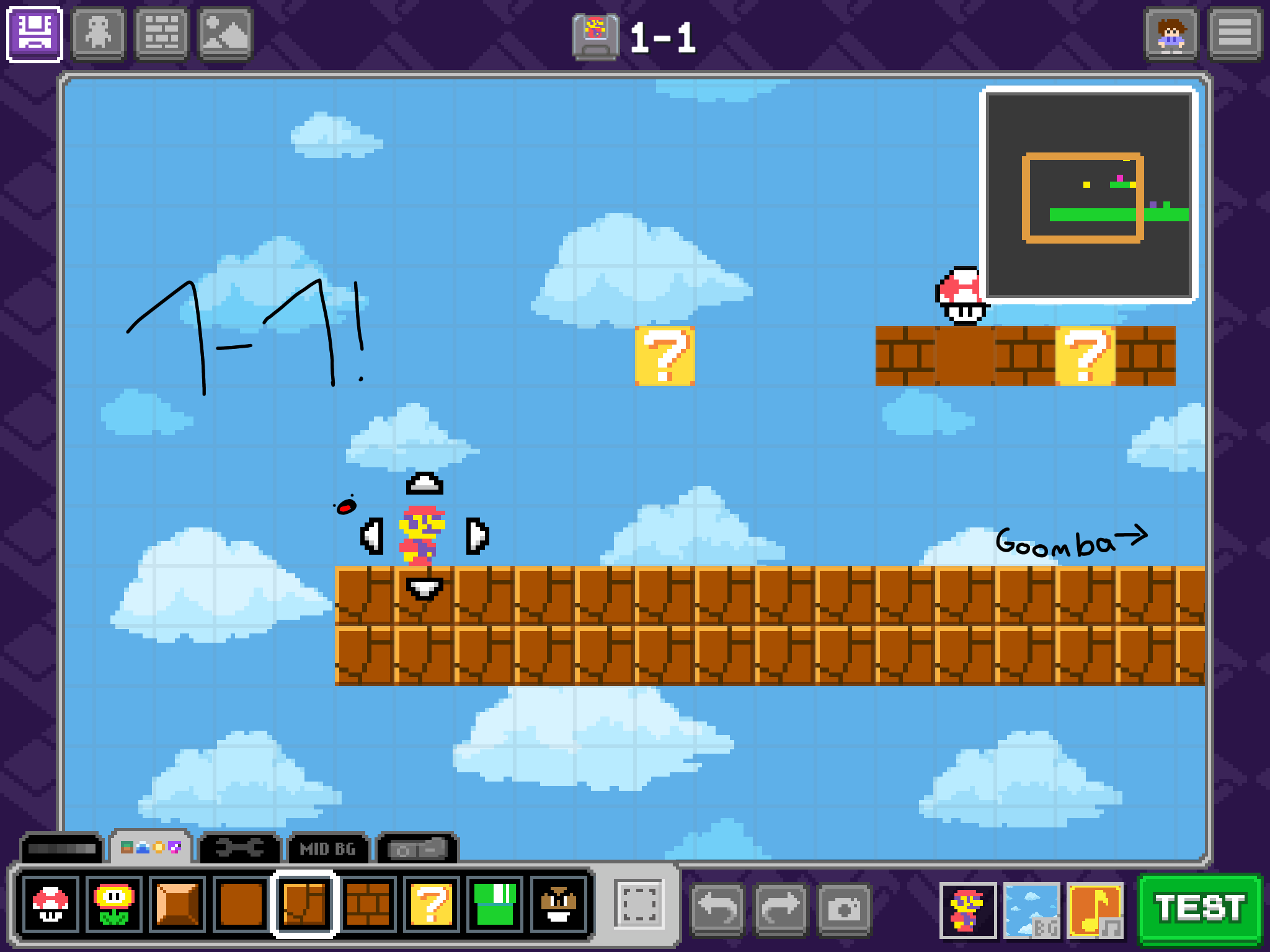Activate the dashed rectangle selection tool
The width and height of the screenshot is (1270, 952).
[639, 904]
